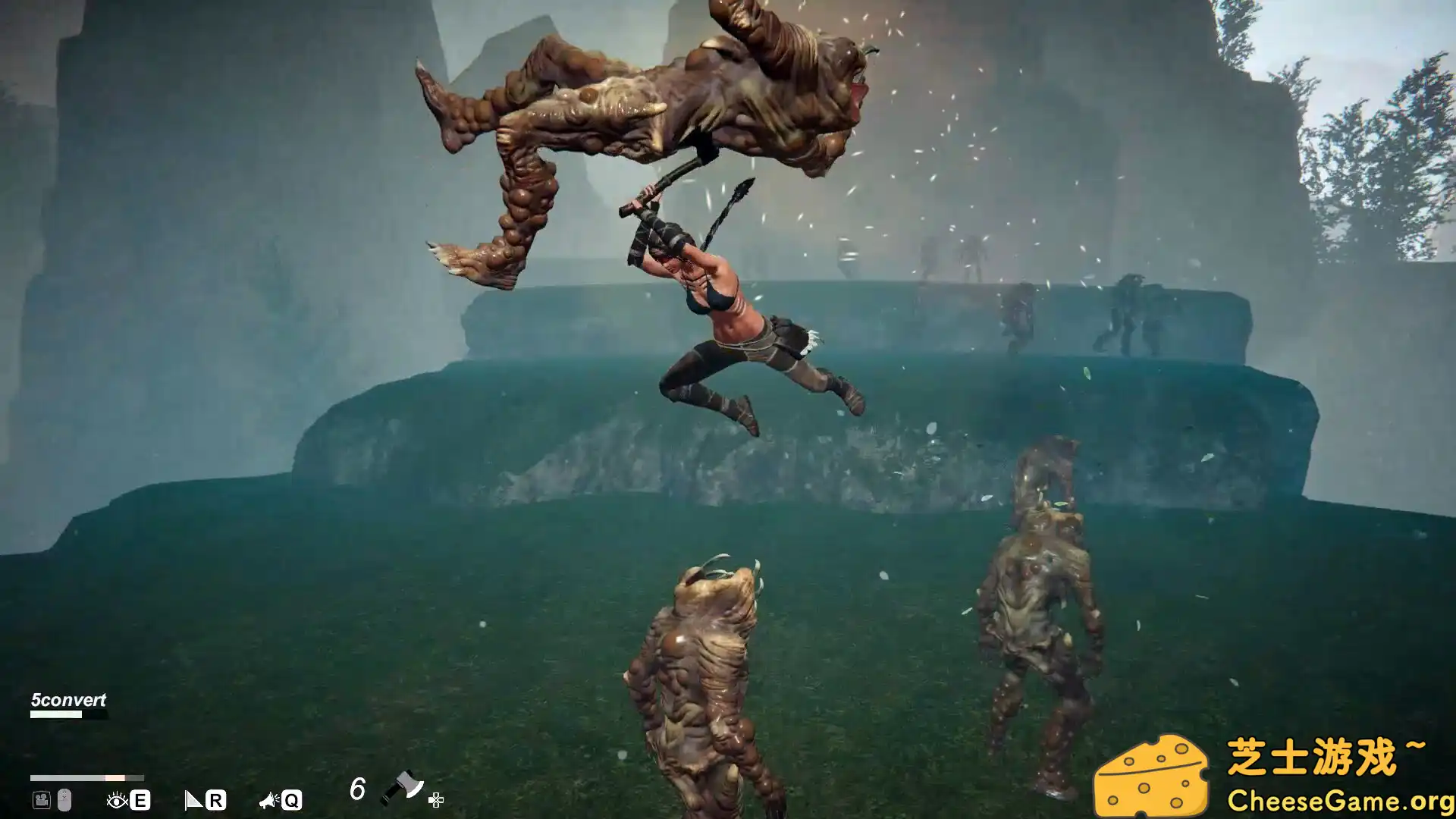The height and width of the screenshot is (819, 1456).
Task: Click the camera recorder icon bottom-left
Action: point(40,800)
